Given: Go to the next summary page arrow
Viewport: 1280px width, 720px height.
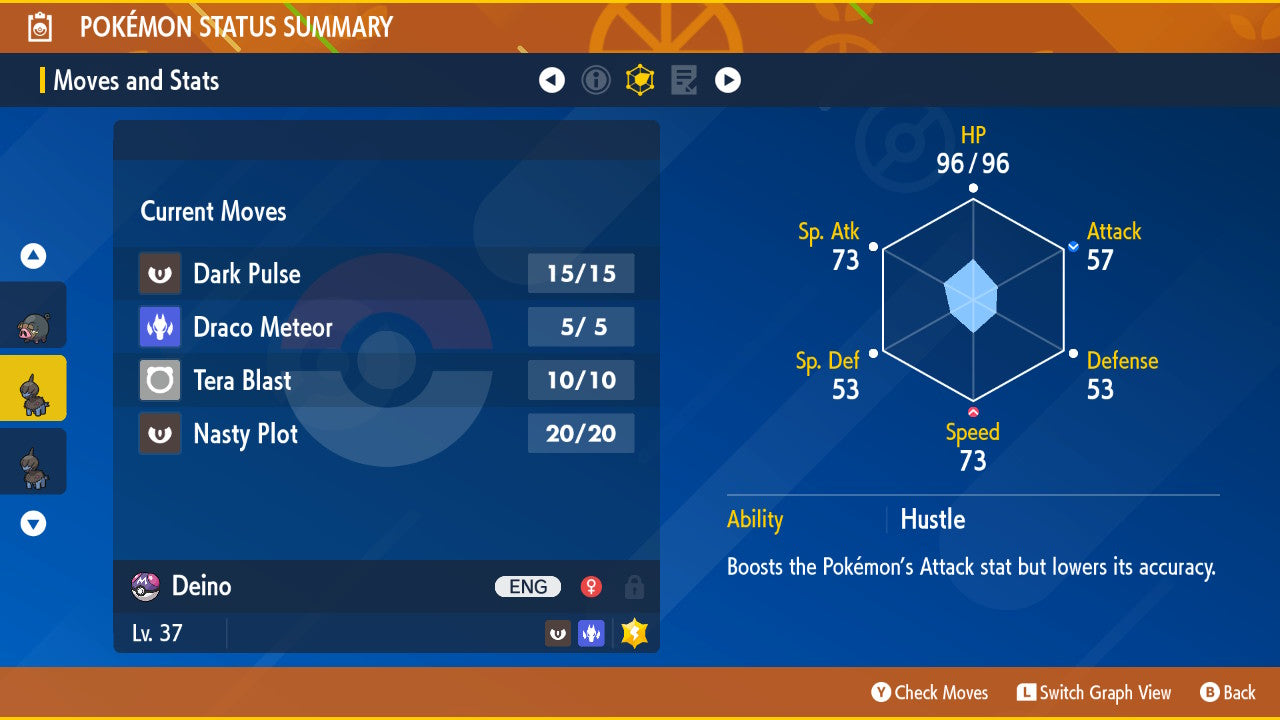Looking at the screenshot, I should pos(728,80).
